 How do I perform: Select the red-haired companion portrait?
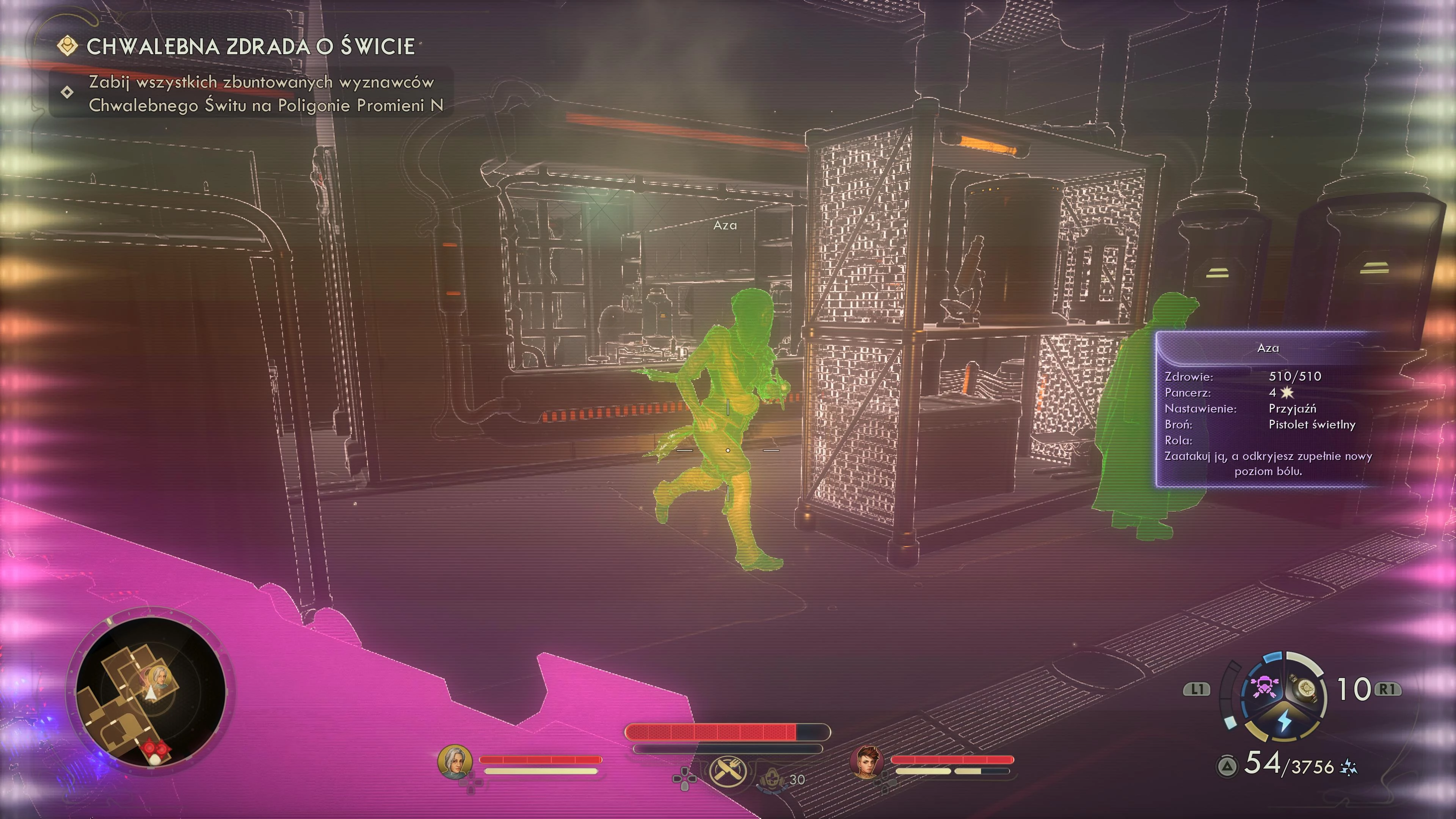866,761
